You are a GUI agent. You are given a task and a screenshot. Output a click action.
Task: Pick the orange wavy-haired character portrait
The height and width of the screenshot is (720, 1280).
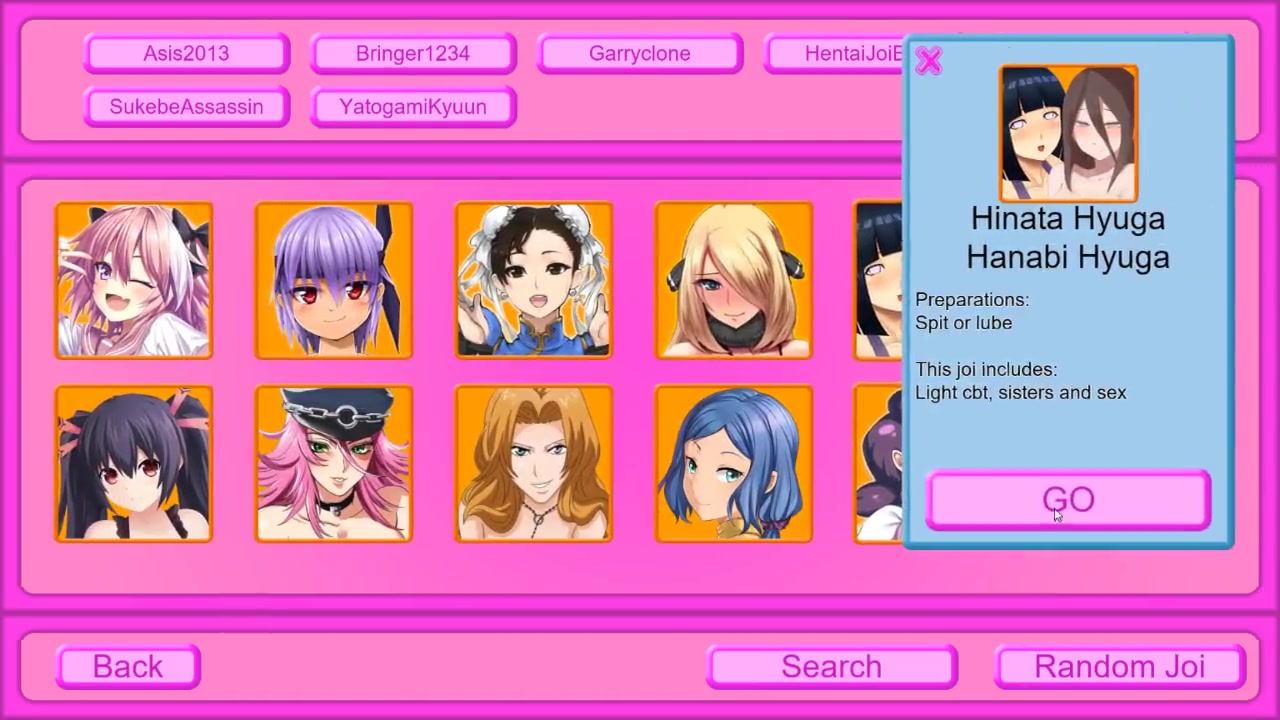pyautogui.click(x=534, y=464)
